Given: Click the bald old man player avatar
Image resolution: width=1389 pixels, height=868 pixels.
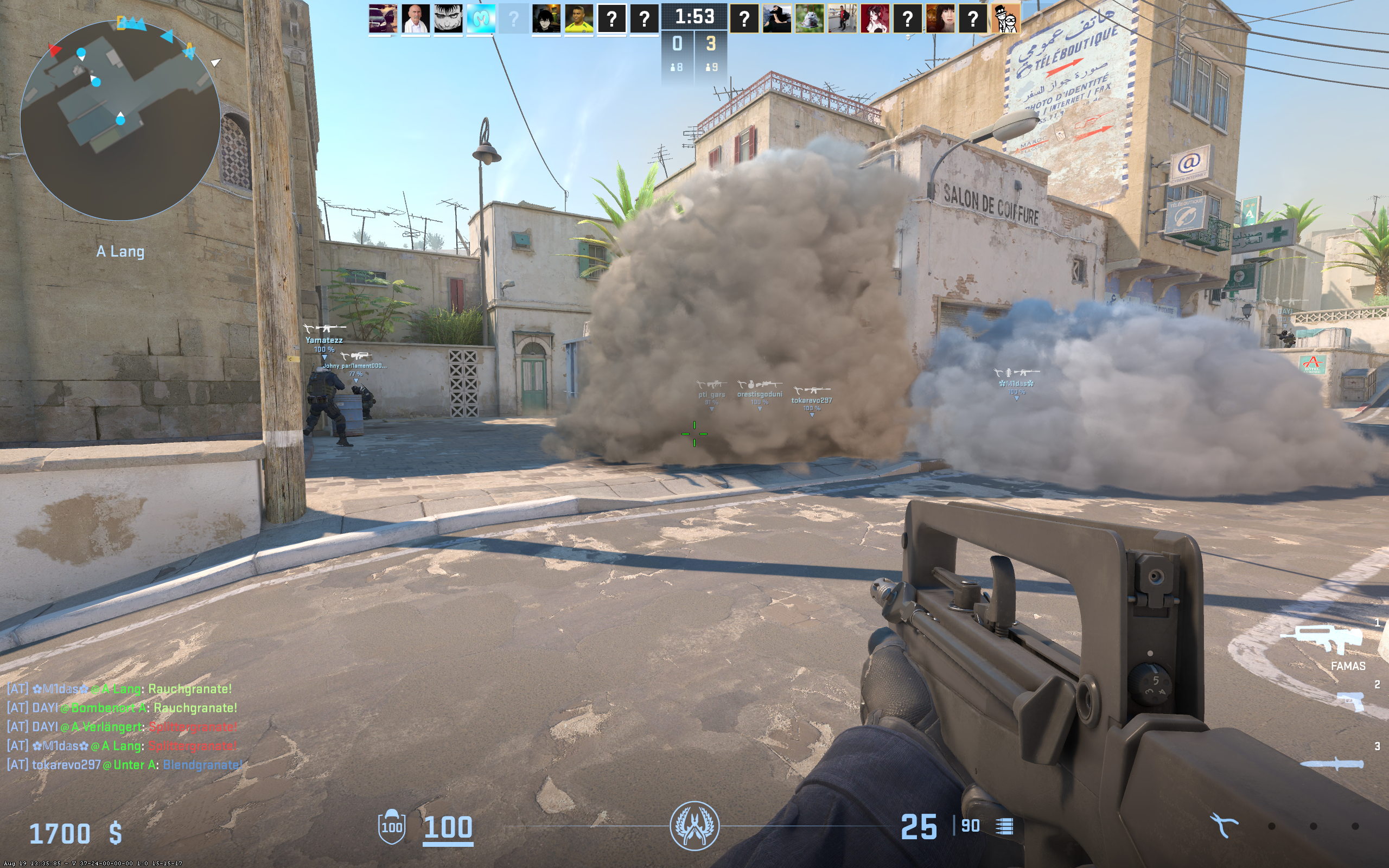Looking at the screenshot, I should coord(415,19).
